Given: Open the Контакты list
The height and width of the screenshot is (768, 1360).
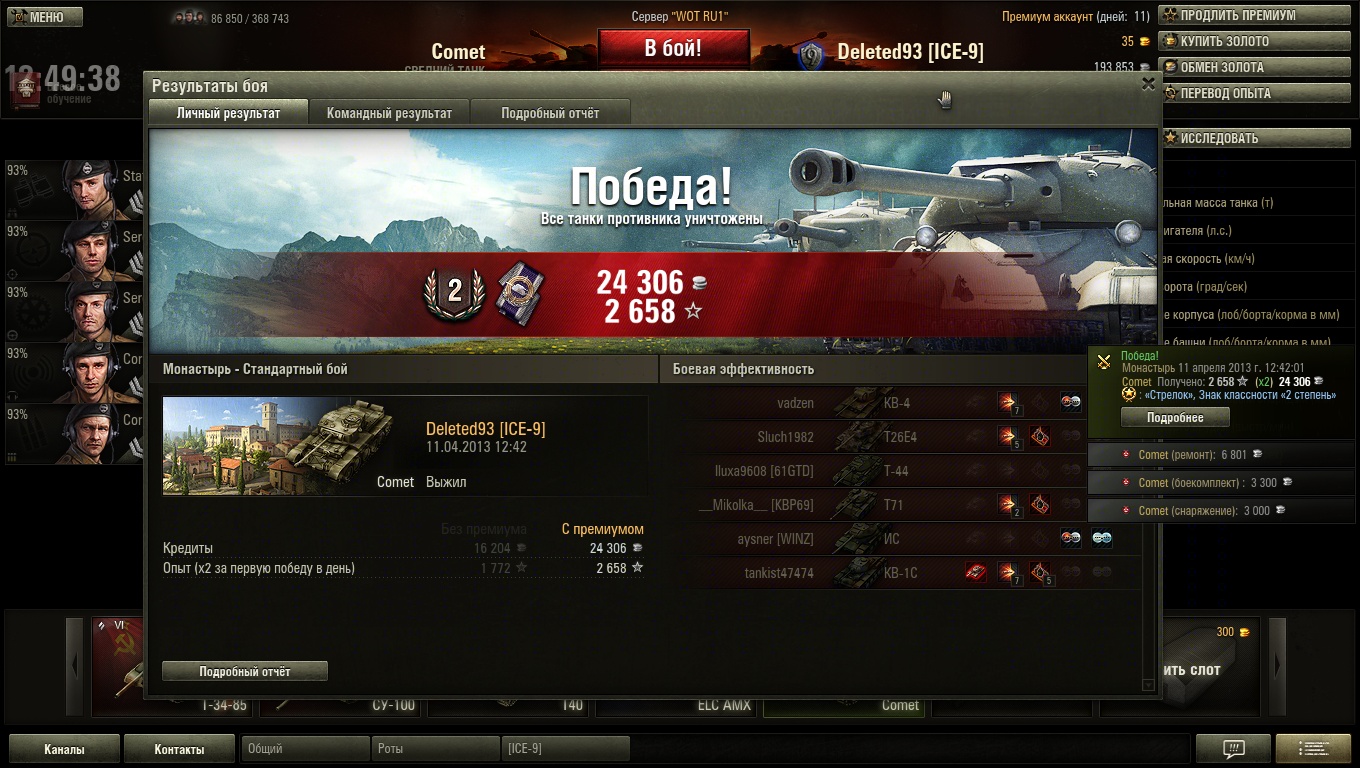Looking at the screenshot, I should pyautogui.click(x=179, y=749).
